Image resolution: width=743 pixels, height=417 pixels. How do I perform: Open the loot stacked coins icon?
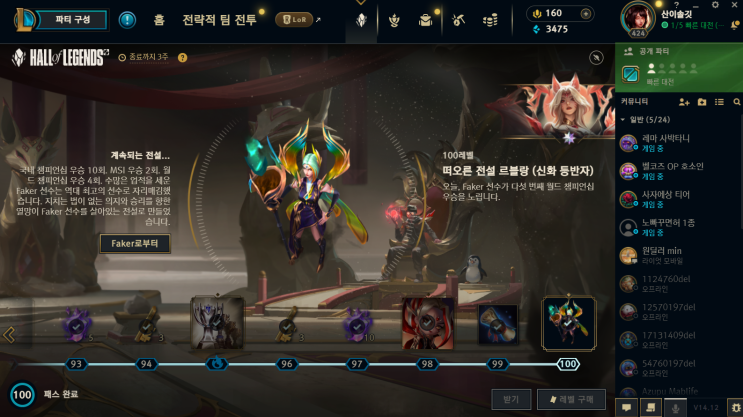pos(491,19)
